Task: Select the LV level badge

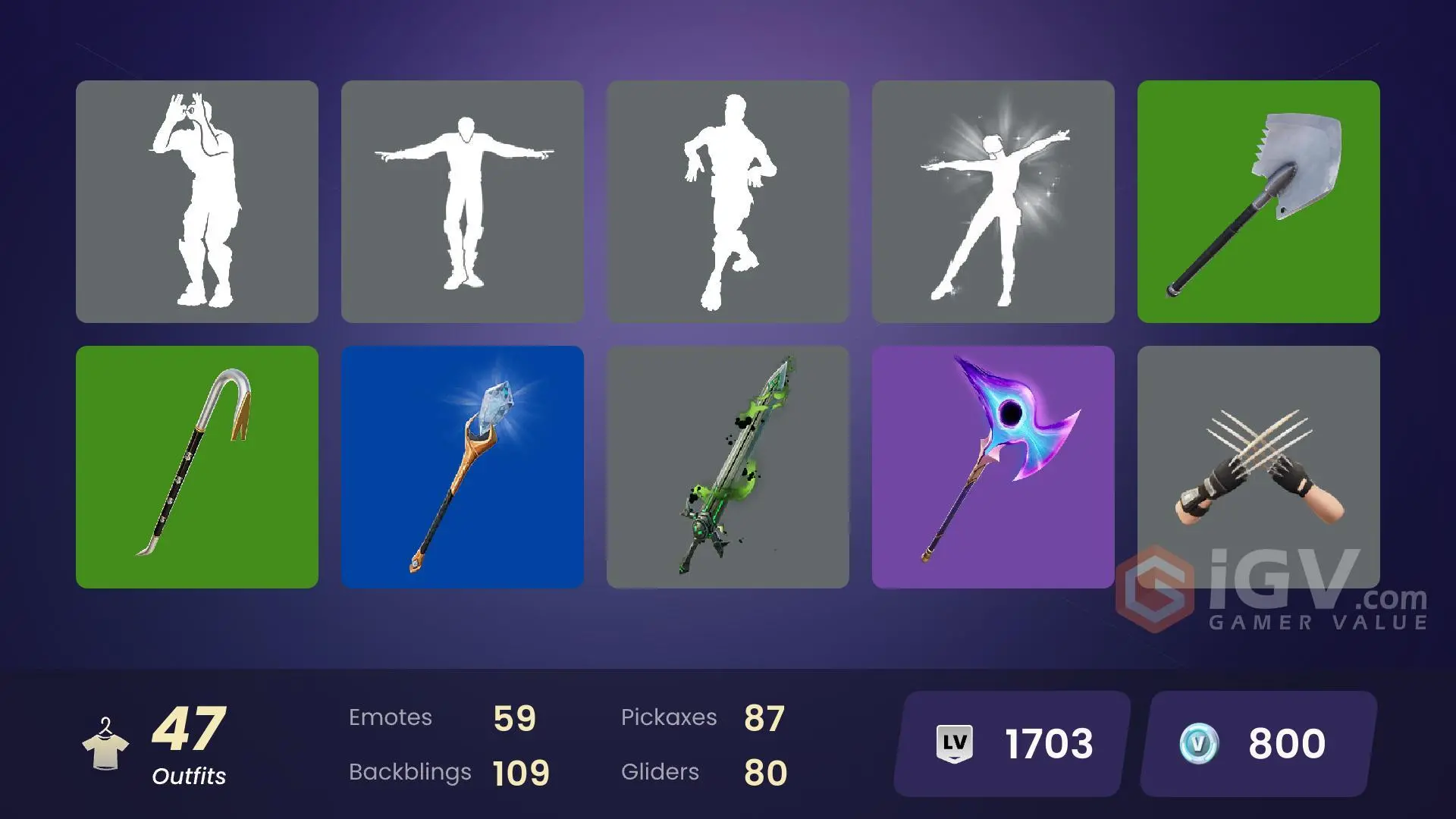Action: (955, 744)
